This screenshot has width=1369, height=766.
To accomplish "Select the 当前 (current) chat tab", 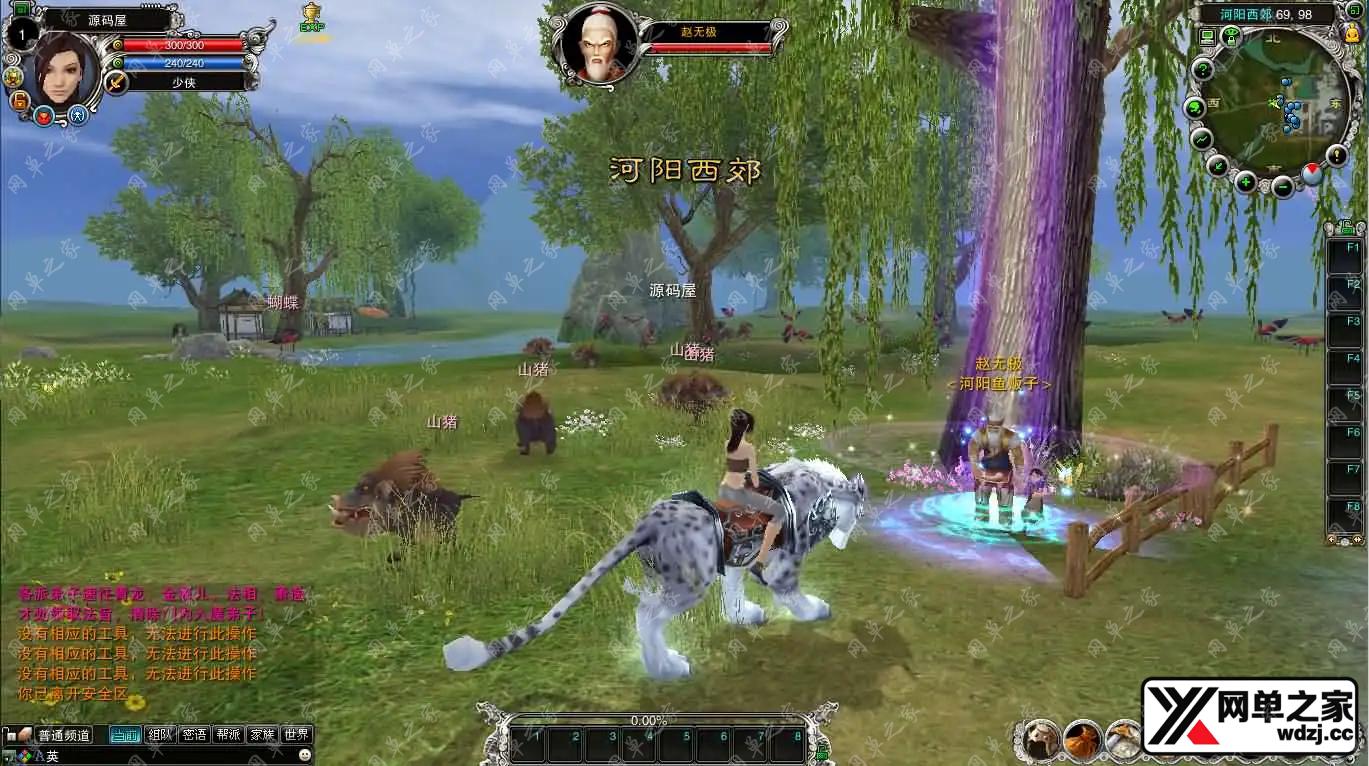I will [125, 734].
